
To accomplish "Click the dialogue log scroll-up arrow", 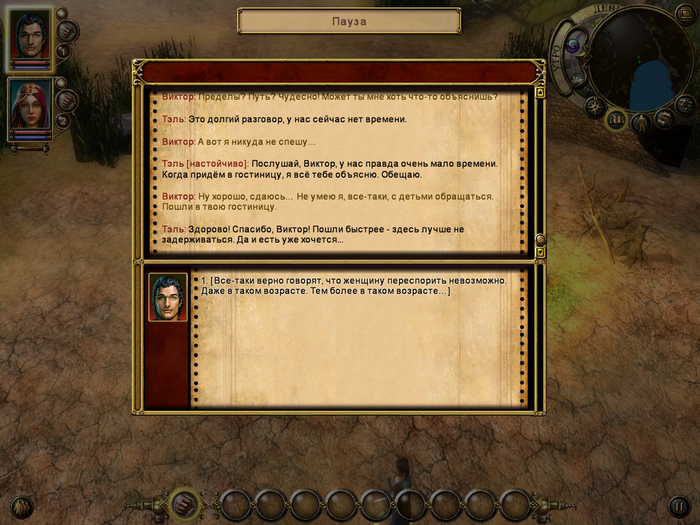I will [540, 92].
